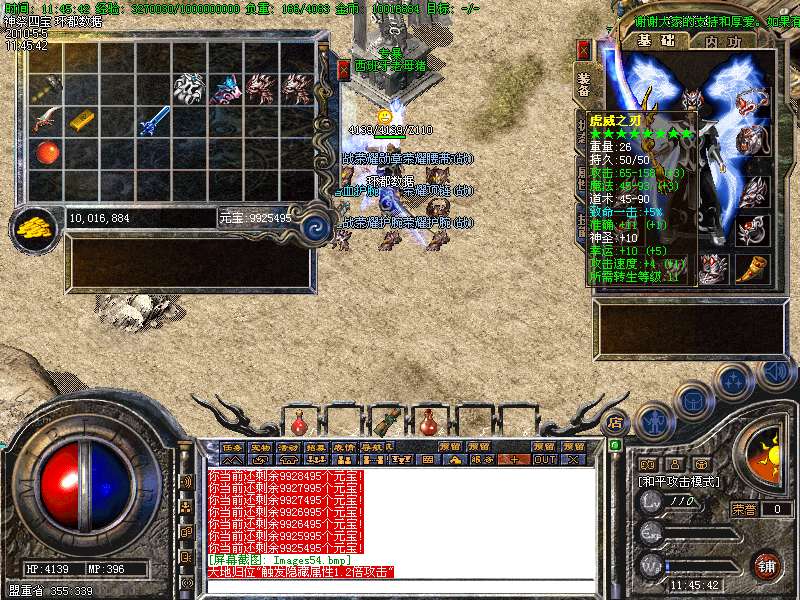Use the first red potion on the belt
The height and width of the screenshot is (600, 800).
pyautogui.click(x=297, y=418)
